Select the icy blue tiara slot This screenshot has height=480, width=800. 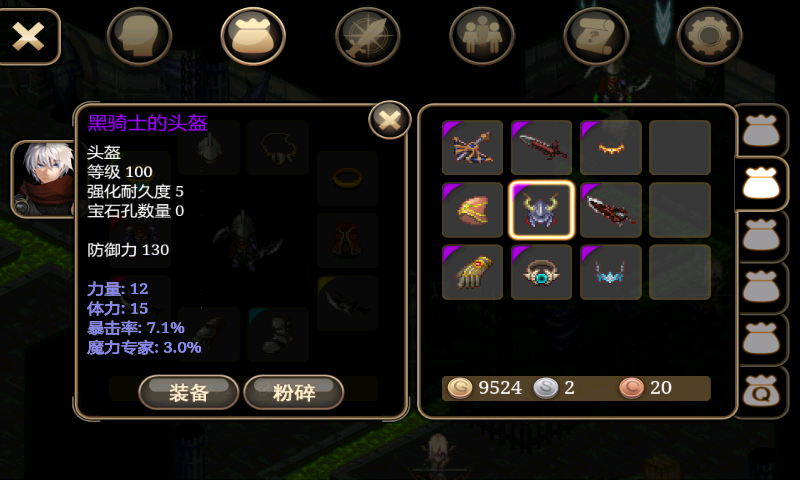pyautogui.click(x=611, y=272)
